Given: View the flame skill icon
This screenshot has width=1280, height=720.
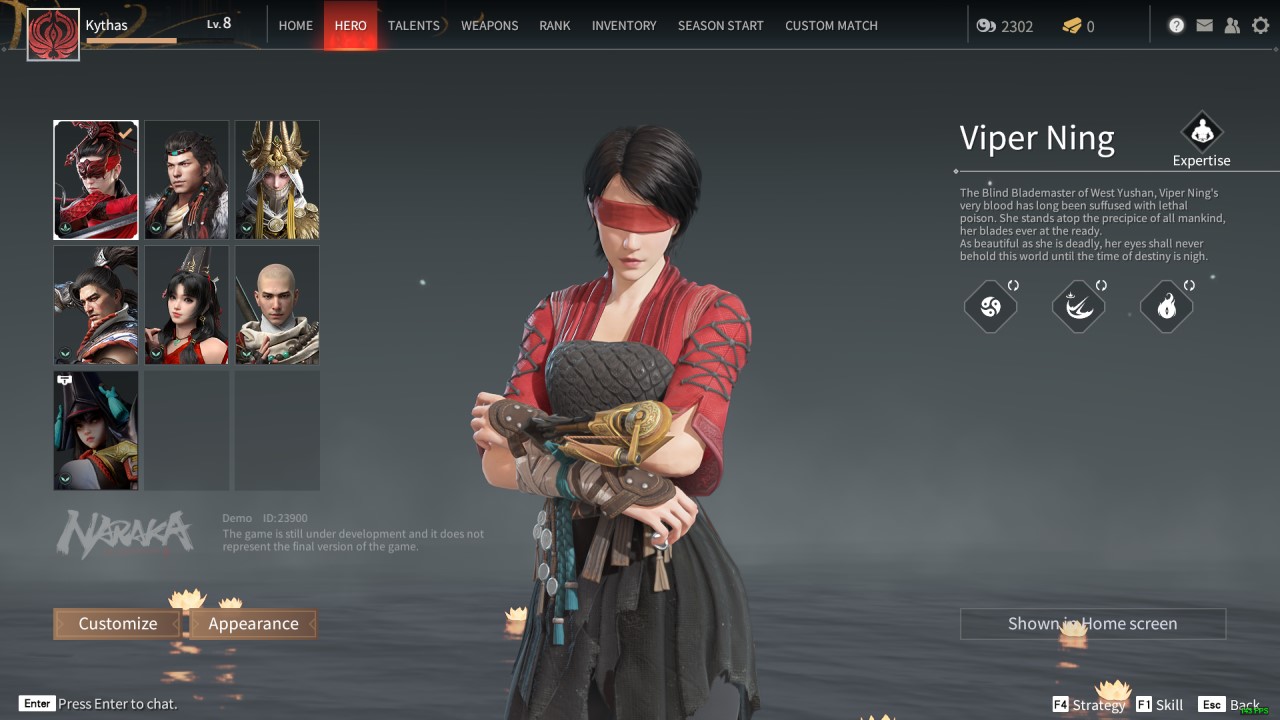Looking at the screenshot, I should [1166, 307].
